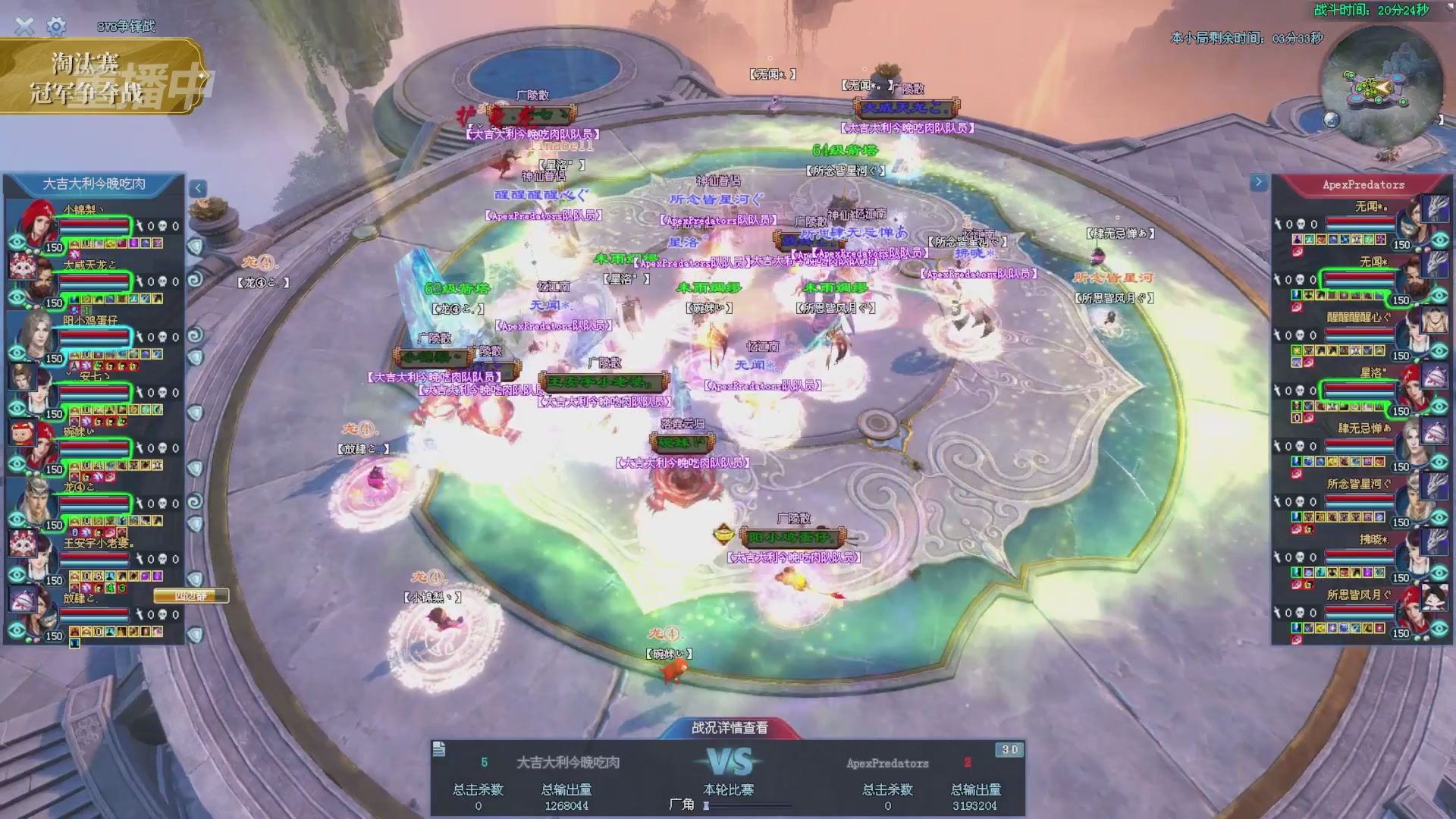Toggle the 3D view button

(x=1009, y=749)
